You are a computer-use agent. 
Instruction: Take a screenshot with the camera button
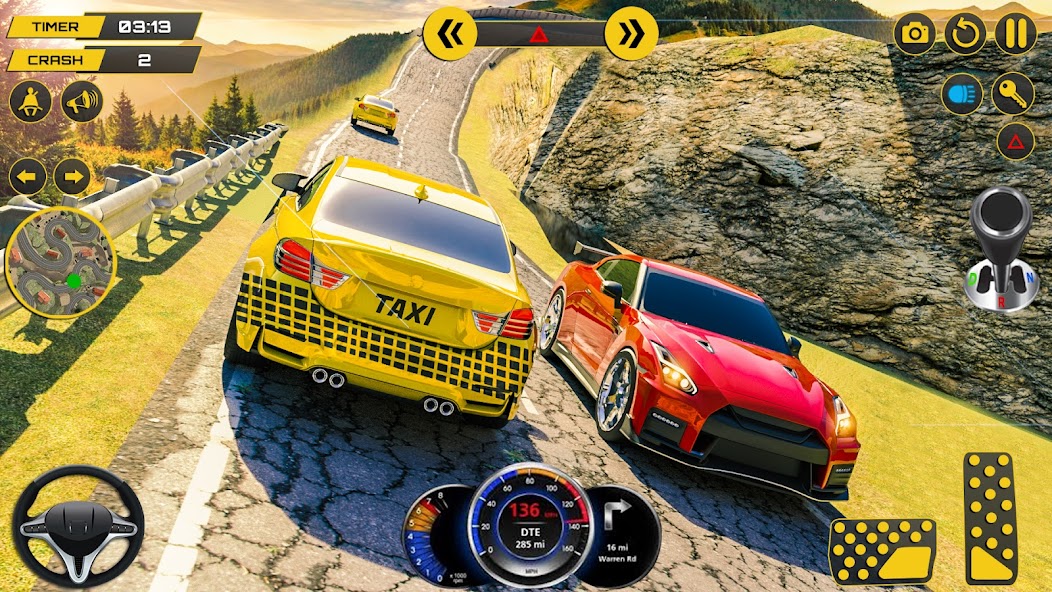pyautogui.click(x=914, y=34)
